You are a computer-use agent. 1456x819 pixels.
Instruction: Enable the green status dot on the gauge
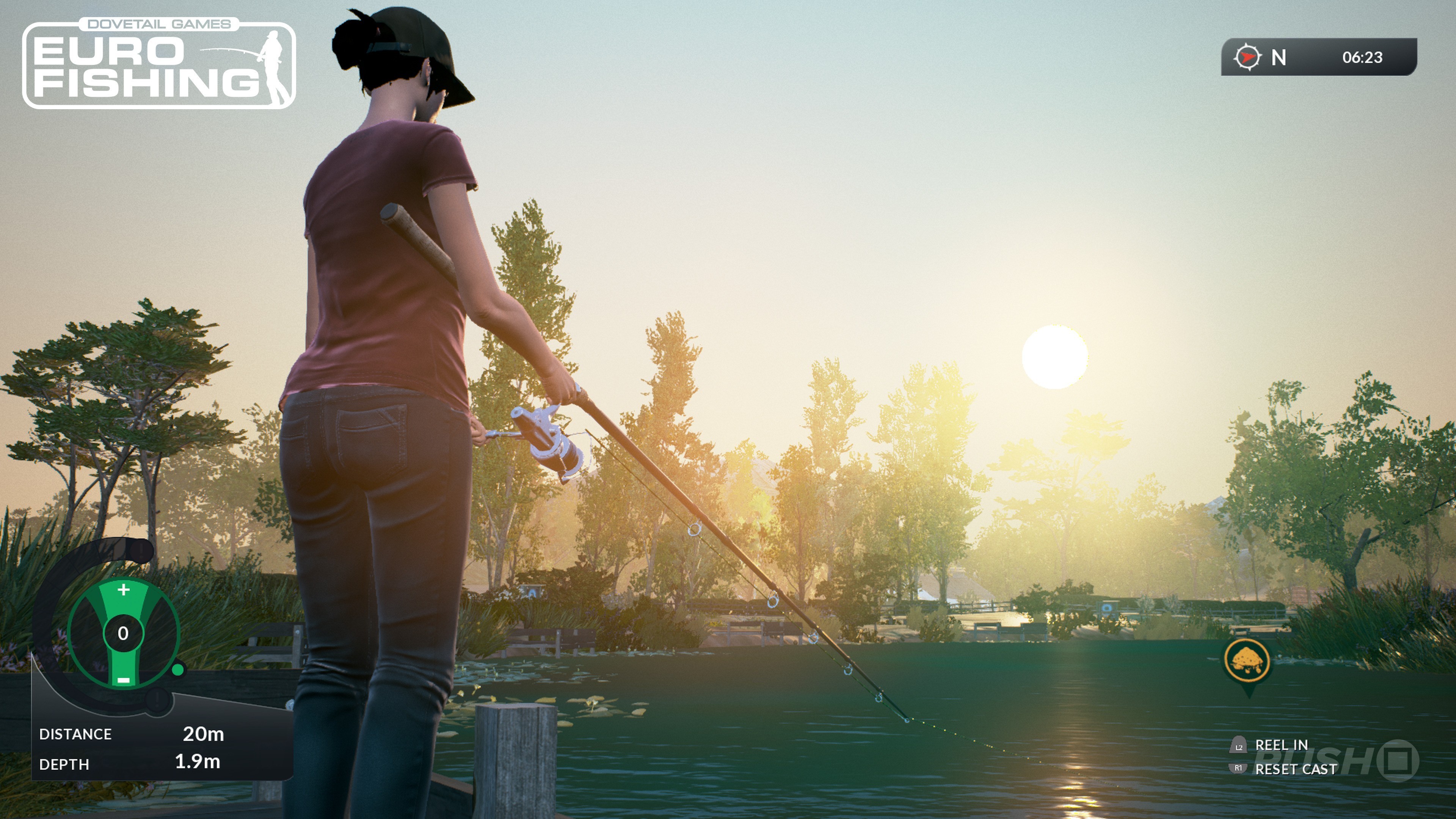pyautogui.click(x=177, y=670)
